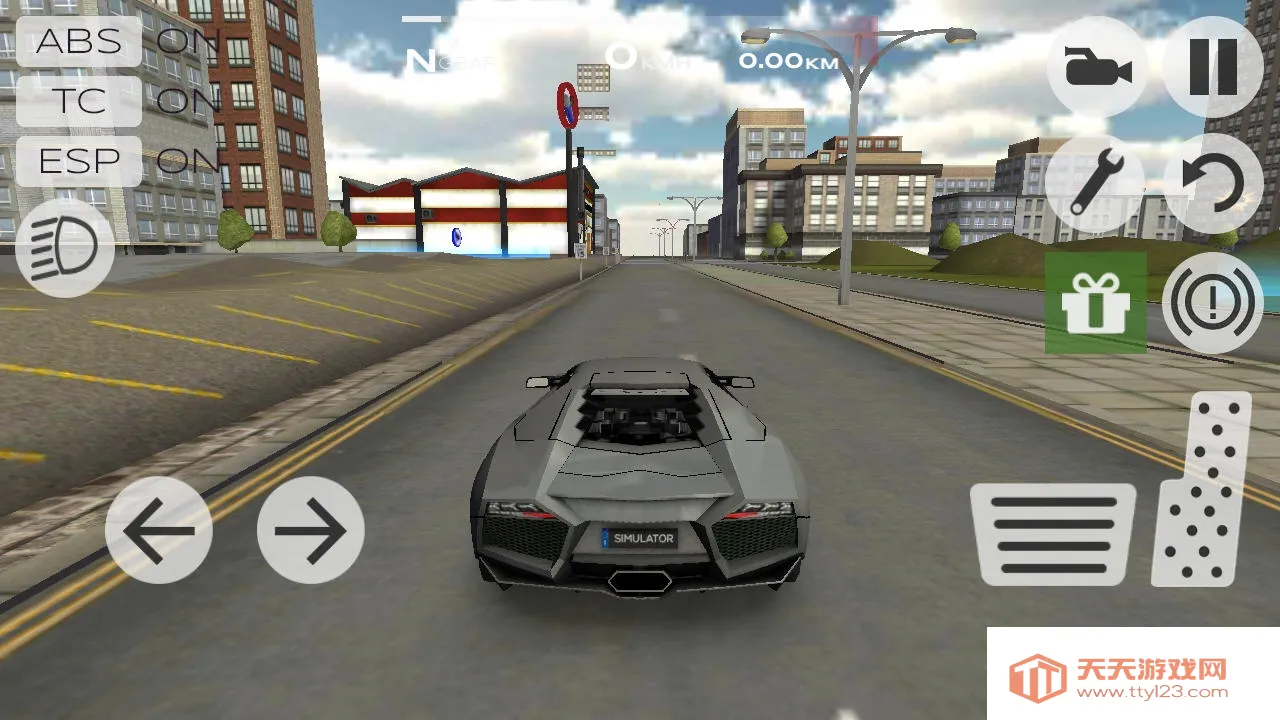This screenshot has height=720, width=1280.
Task: Pull the handbrake
Action: (1211, 303)
